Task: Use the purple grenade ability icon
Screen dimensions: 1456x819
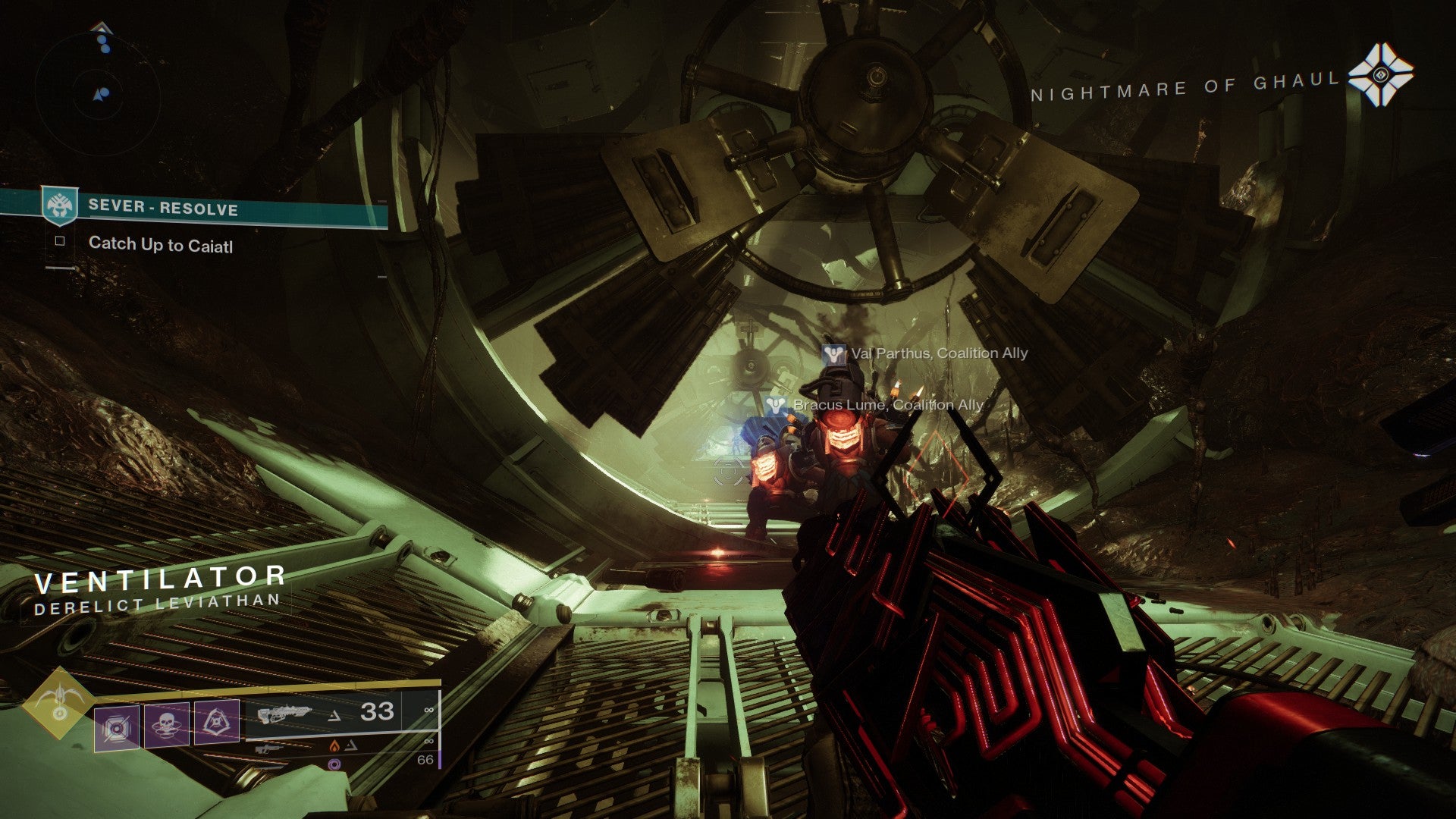Action: [117, 727]
